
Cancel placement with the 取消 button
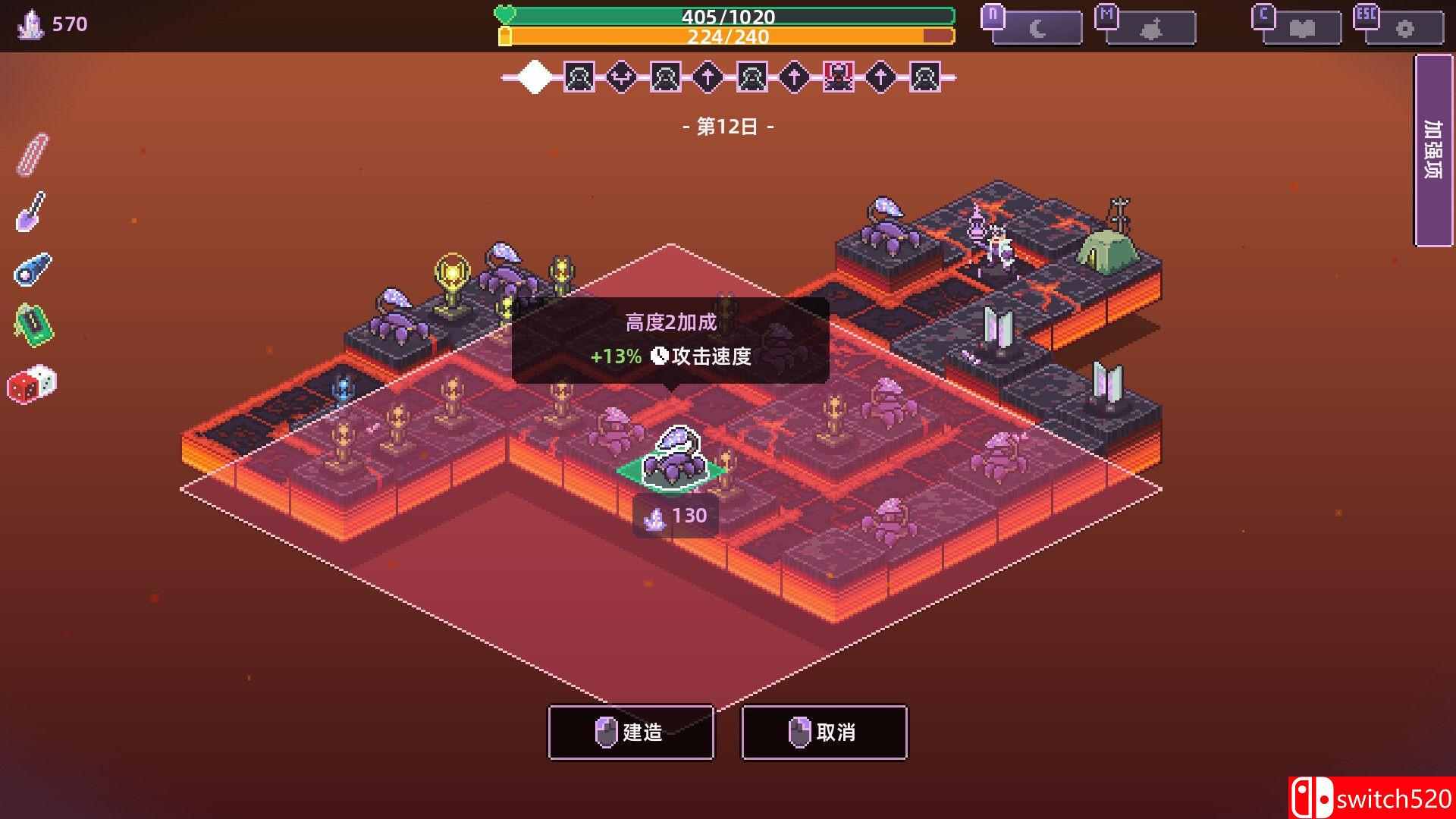click(x=824, y=732)
